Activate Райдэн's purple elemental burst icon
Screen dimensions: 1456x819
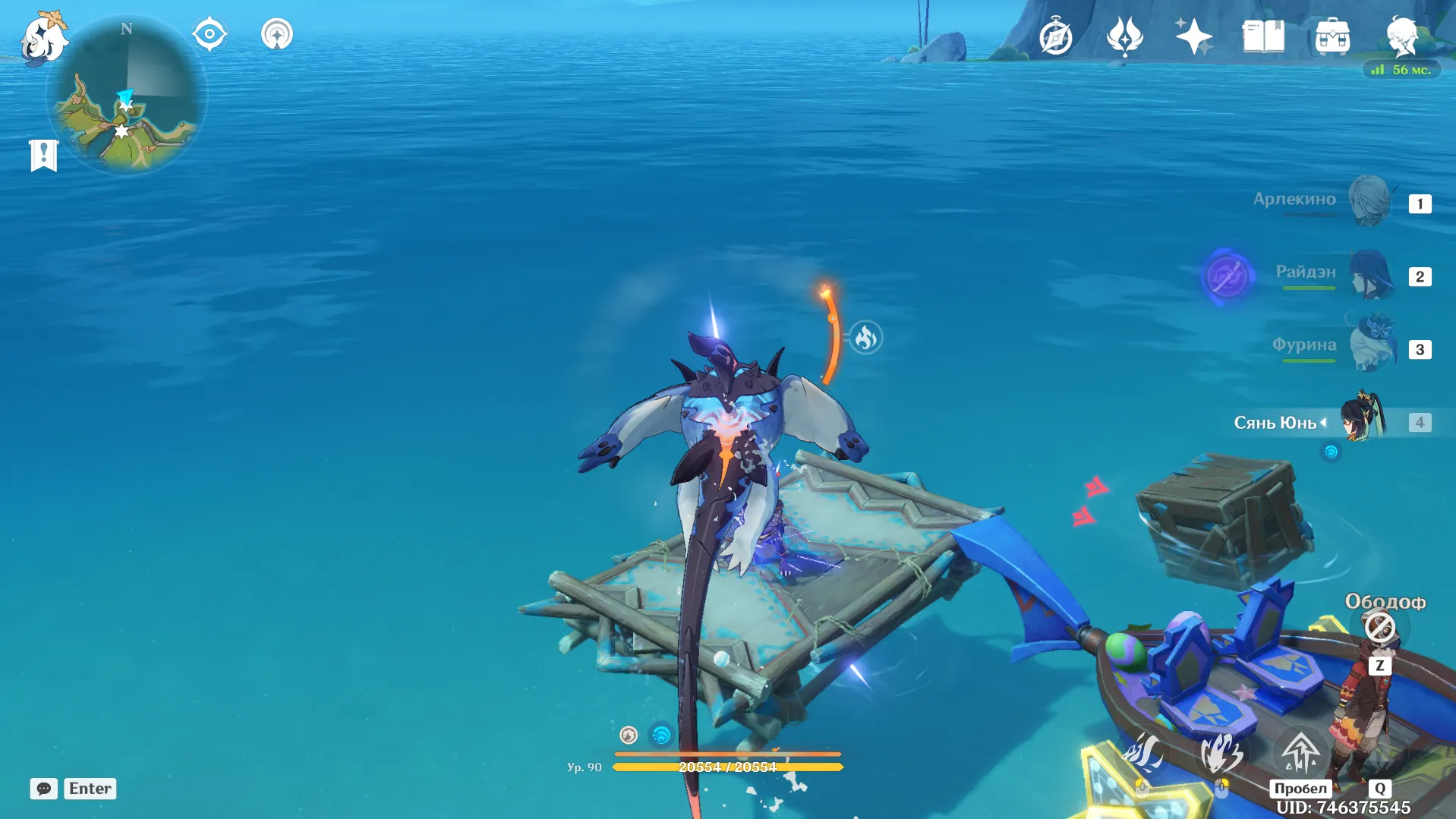1226,276
